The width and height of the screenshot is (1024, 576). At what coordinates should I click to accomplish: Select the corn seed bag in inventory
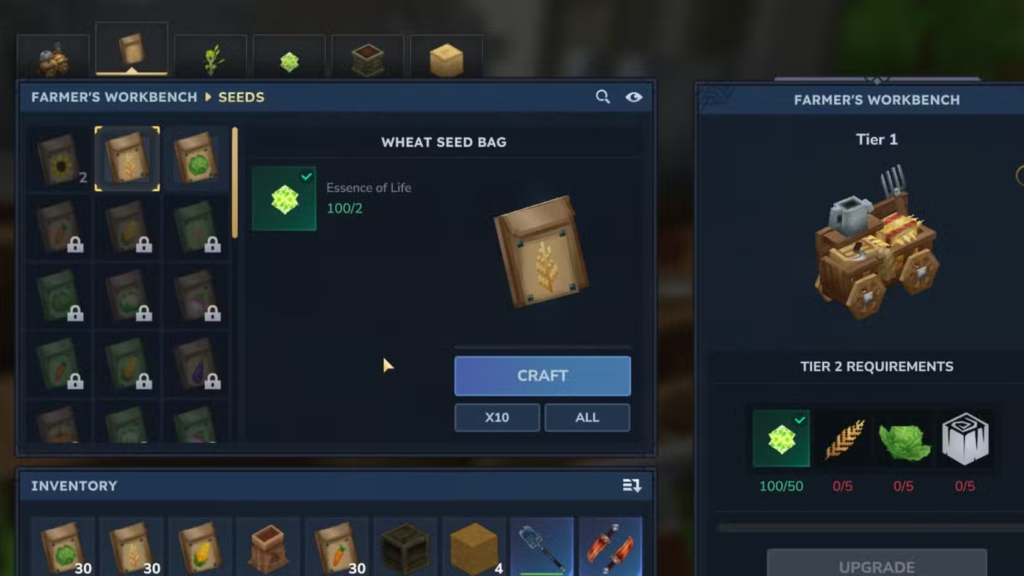click(199, 547)
